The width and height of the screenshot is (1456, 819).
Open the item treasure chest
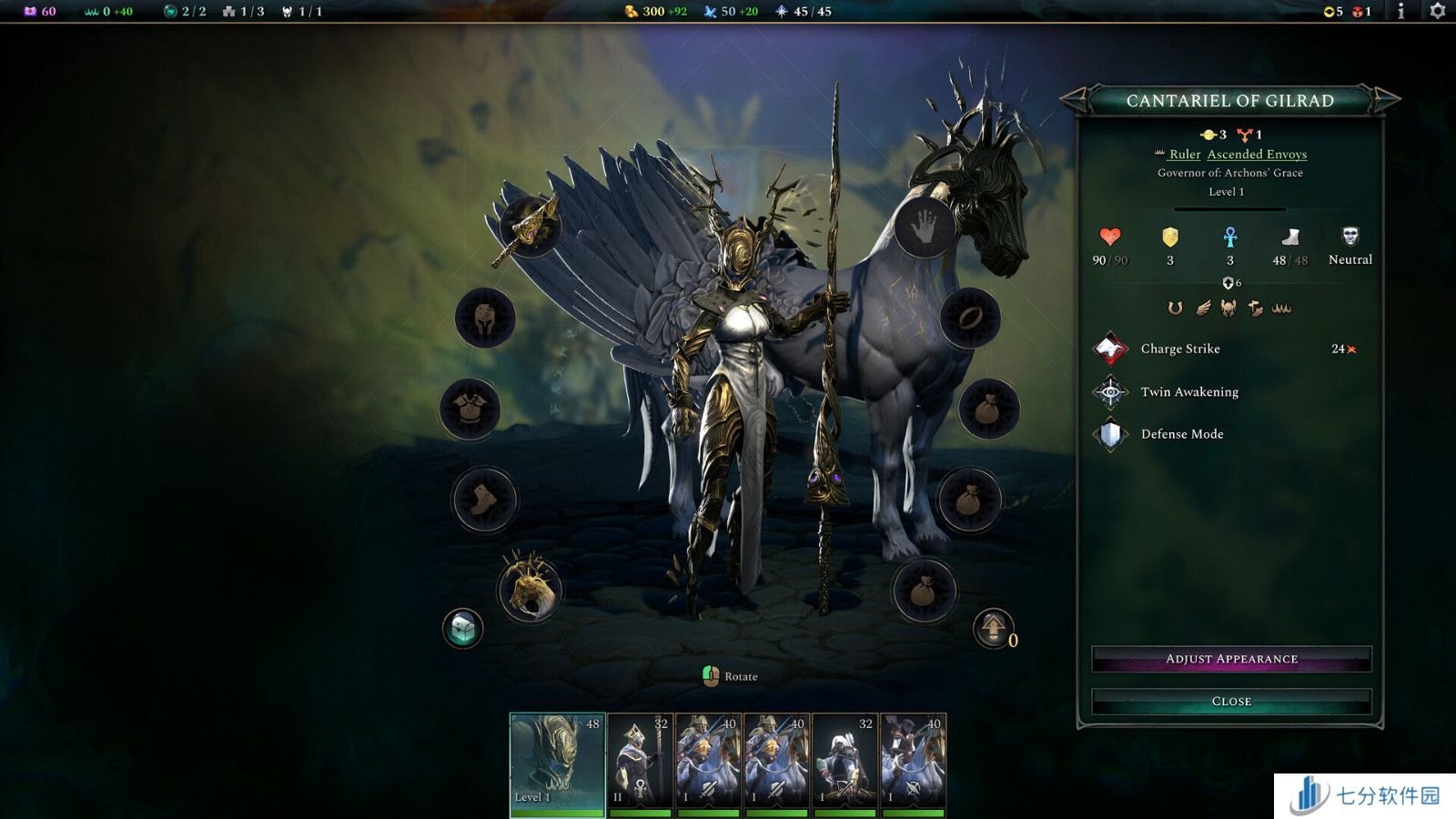click(462, 629)
